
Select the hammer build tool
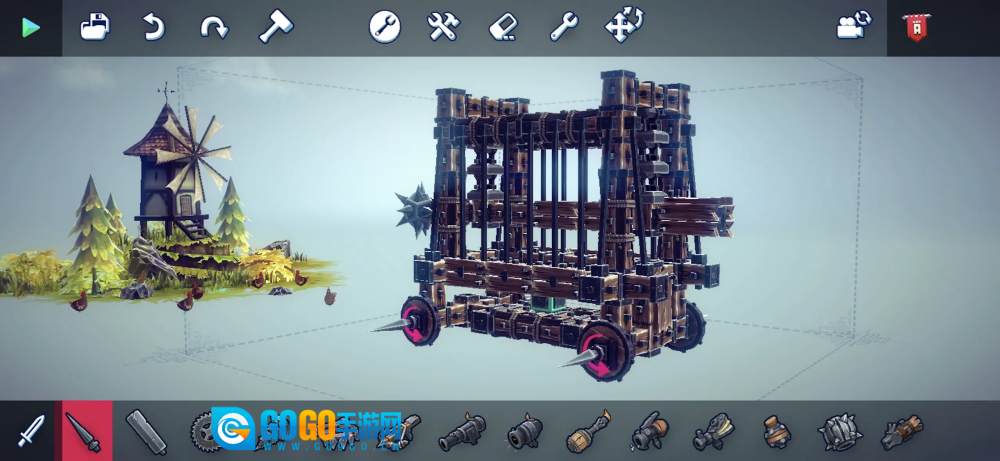(x=275, y=27)
